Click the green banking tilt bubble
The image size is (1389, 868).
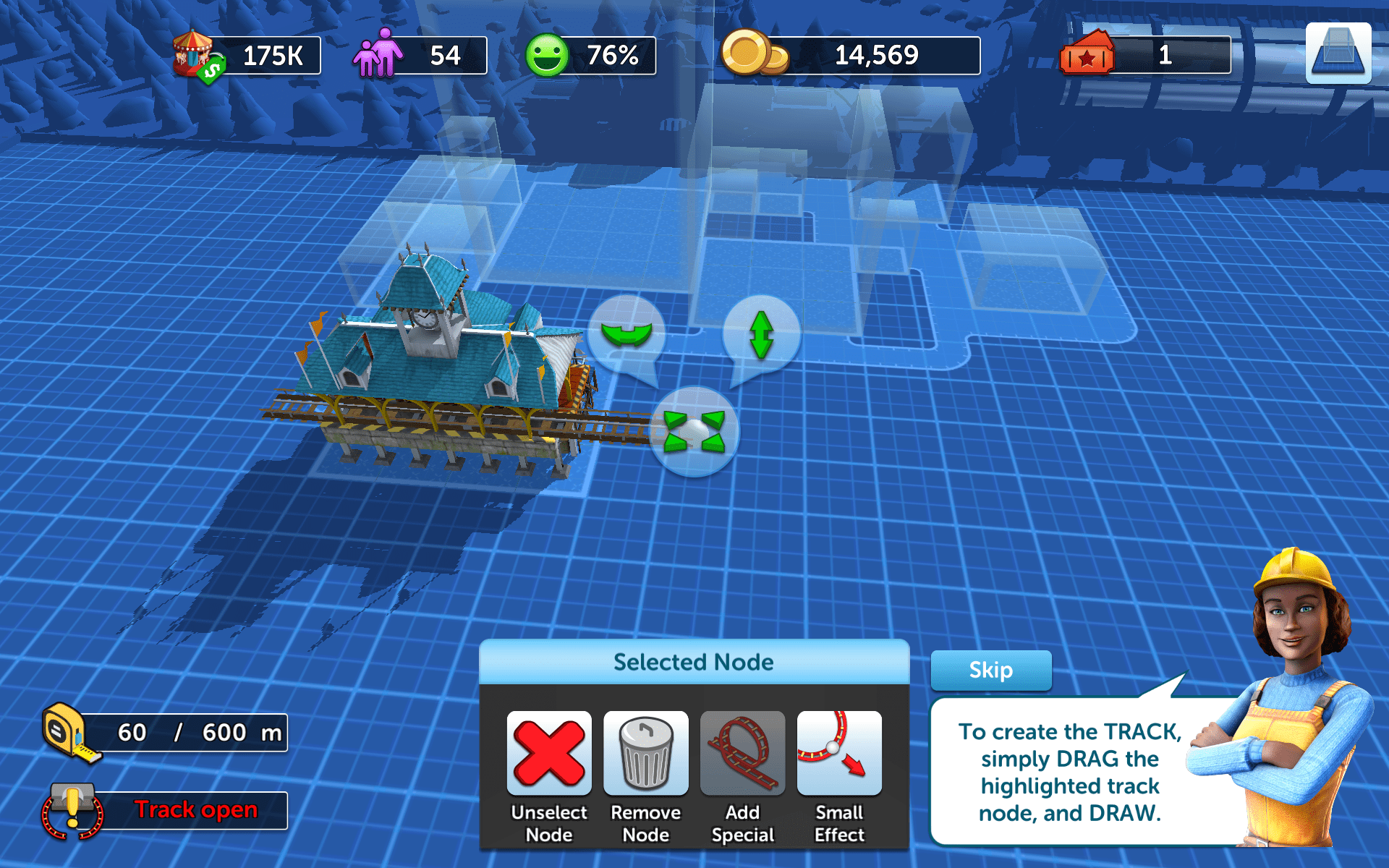(x=626, y=334)
